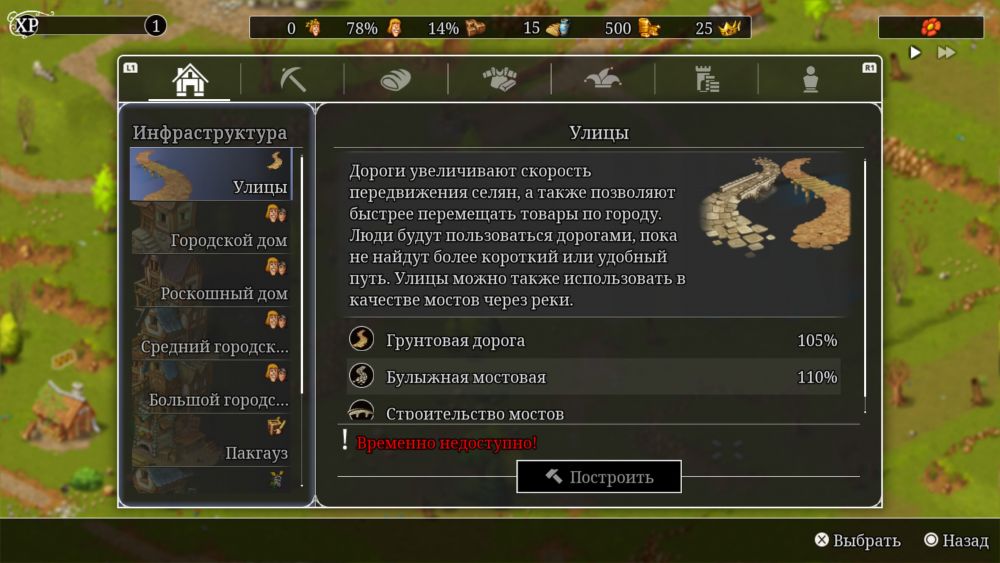Choose the Большой городской дом entry
The width and height of the screenshot is (1000, 563).
pos(211,388)
